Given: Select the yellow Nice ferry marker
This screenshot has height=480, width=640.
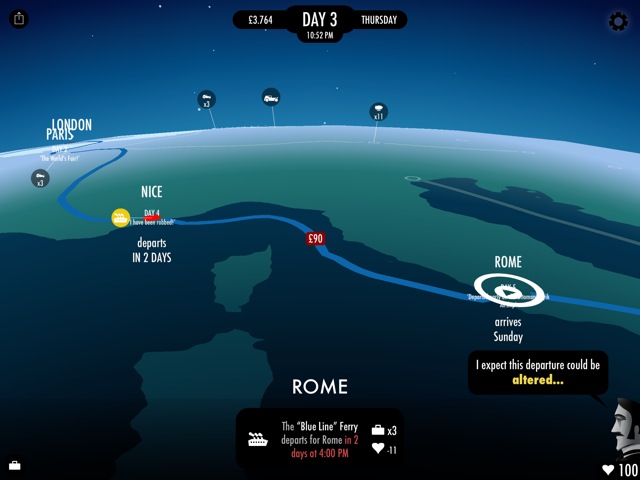Looking at the screenshot, I should click(x=120, y=217).
